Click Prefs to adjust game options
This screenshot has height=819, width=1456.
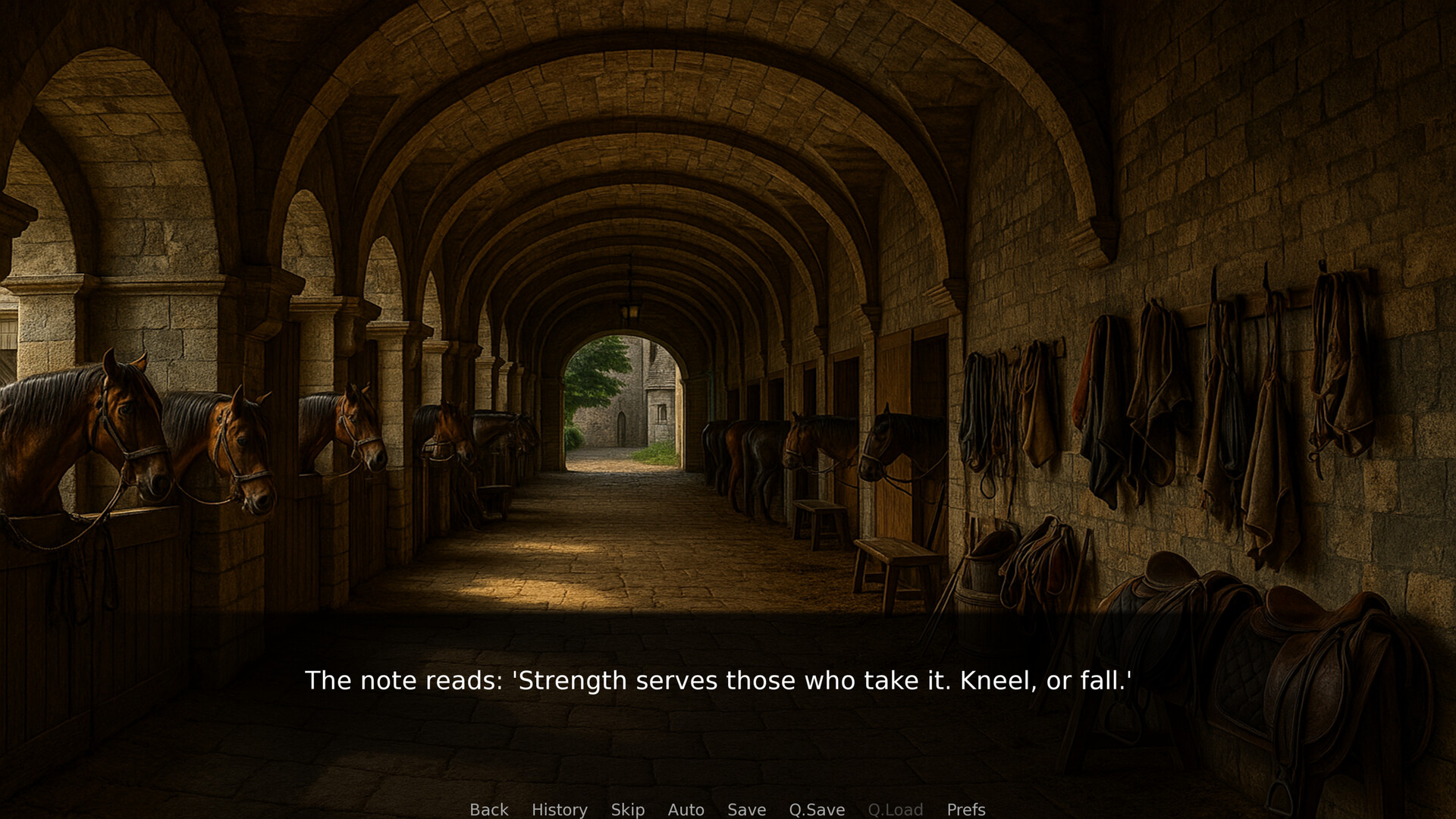(966, 809)
